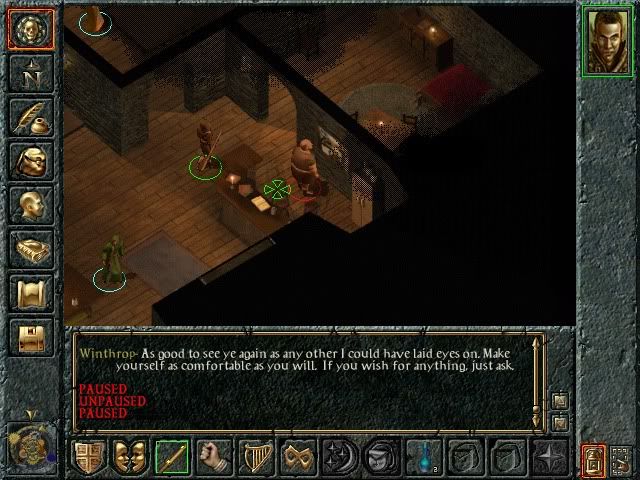
Task: Open the options menu (chest icon)
Action: (30, 338)
